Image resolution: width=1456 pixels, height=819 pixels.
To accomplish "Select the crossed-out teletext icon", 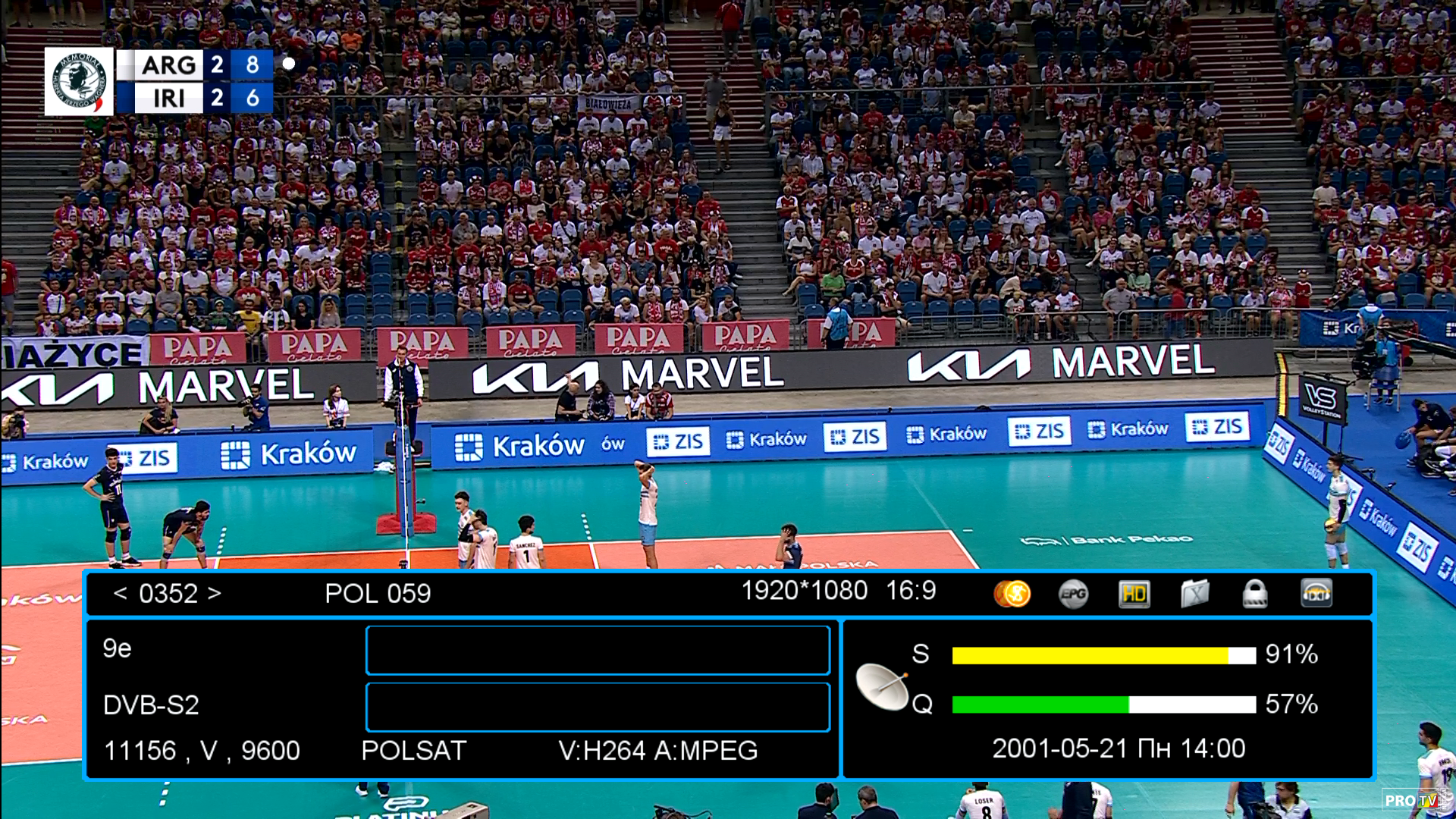I will pyautogui.click(x=1194, y=594).
